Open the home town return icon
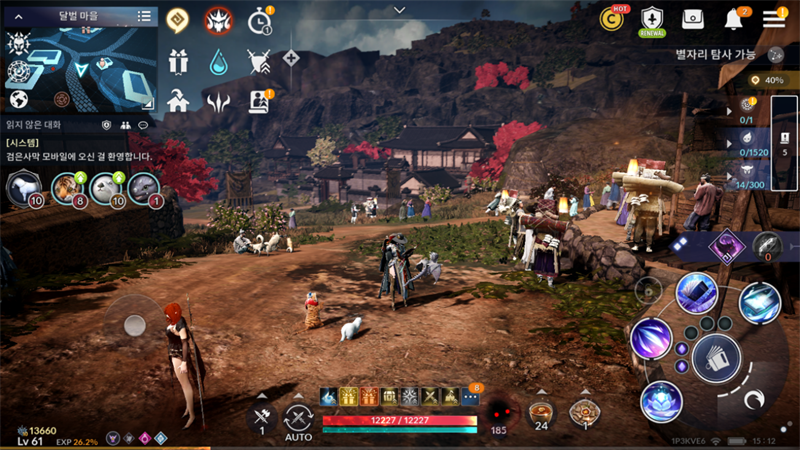 179,101
